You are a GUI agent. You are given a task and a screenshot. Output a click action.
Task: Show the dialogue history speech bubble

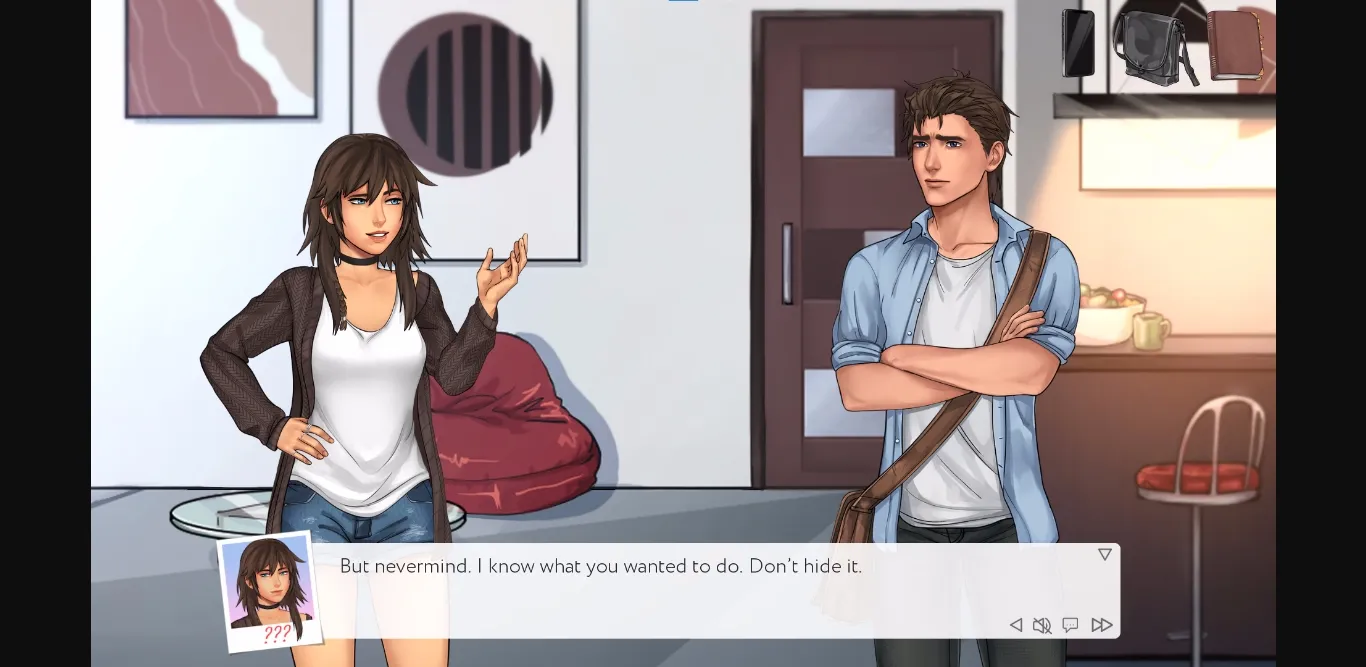coord(1070,625)
